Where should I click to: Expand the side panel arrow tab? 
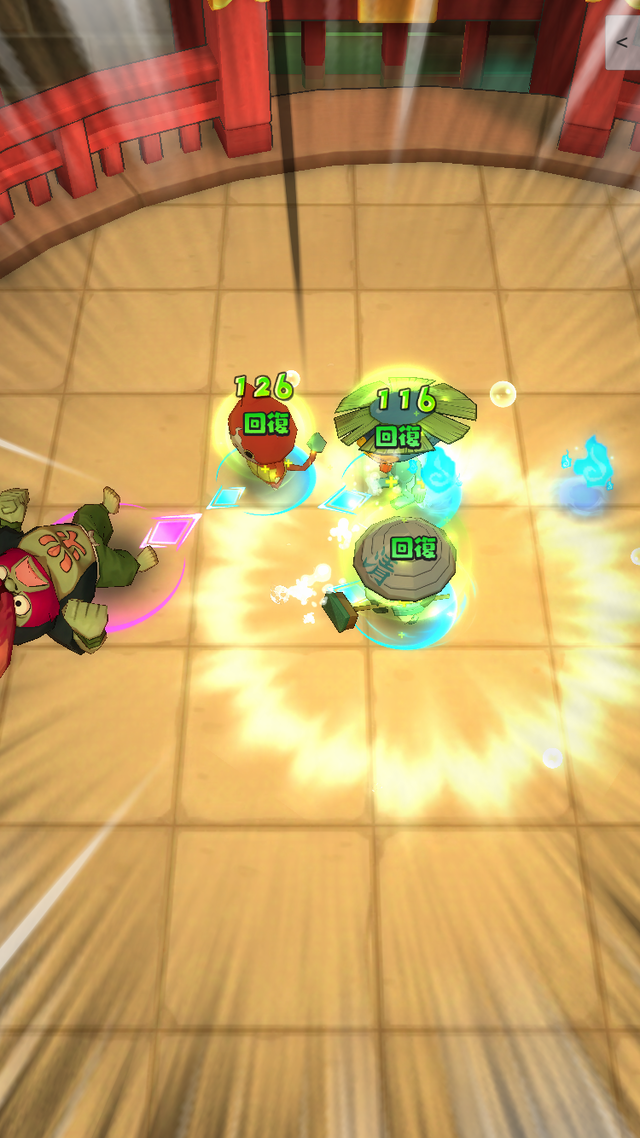[x=624, y=43]
